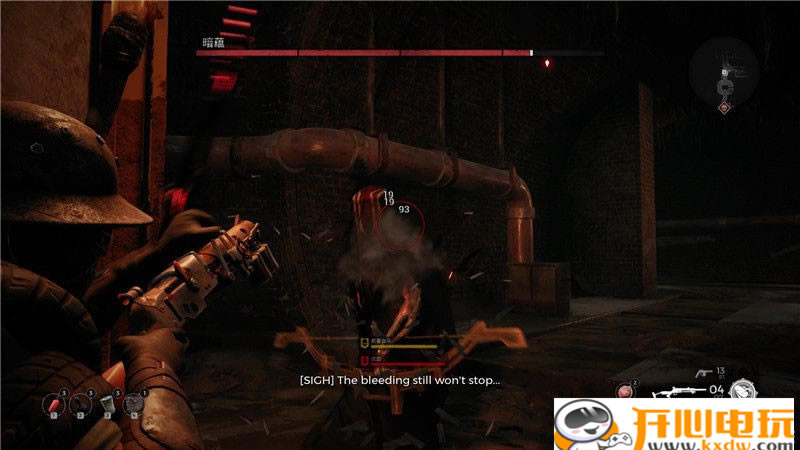
Task: Use the red Dragon Heart healing icon
Action: pos(626,391)
